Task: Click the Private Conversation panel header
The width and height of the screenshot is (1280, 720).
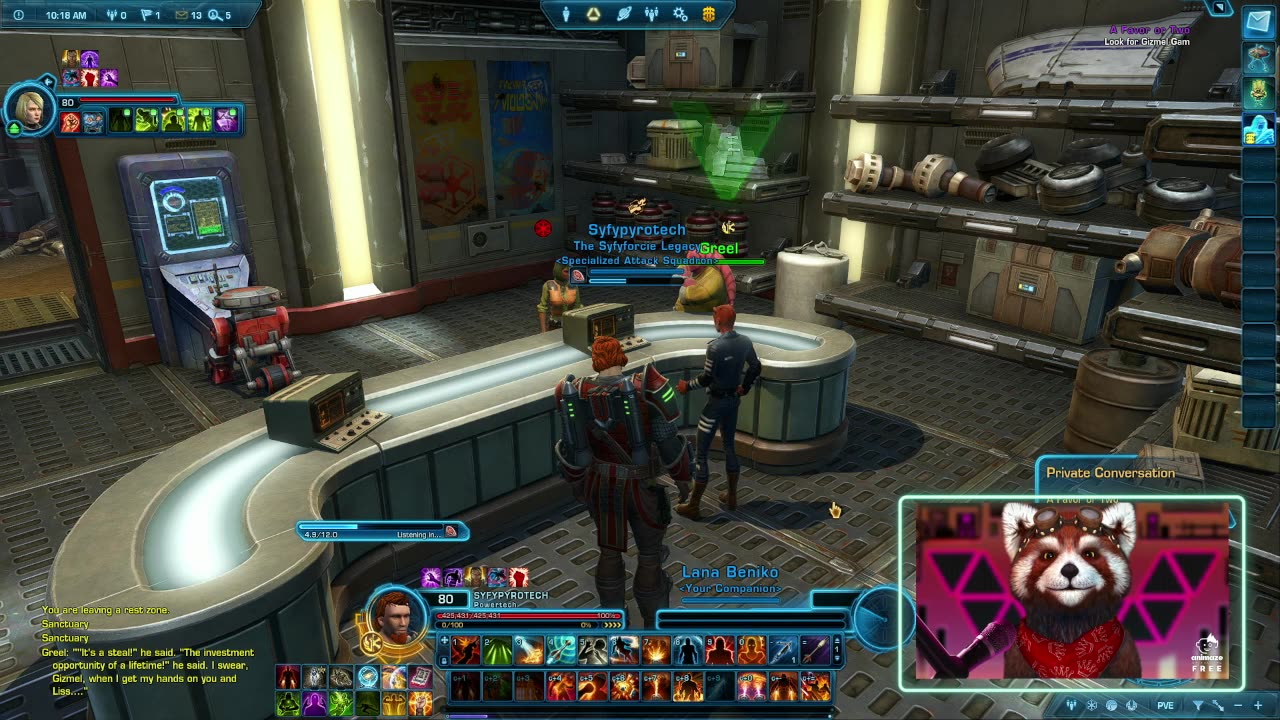Action: click(x=1110, y=473)
